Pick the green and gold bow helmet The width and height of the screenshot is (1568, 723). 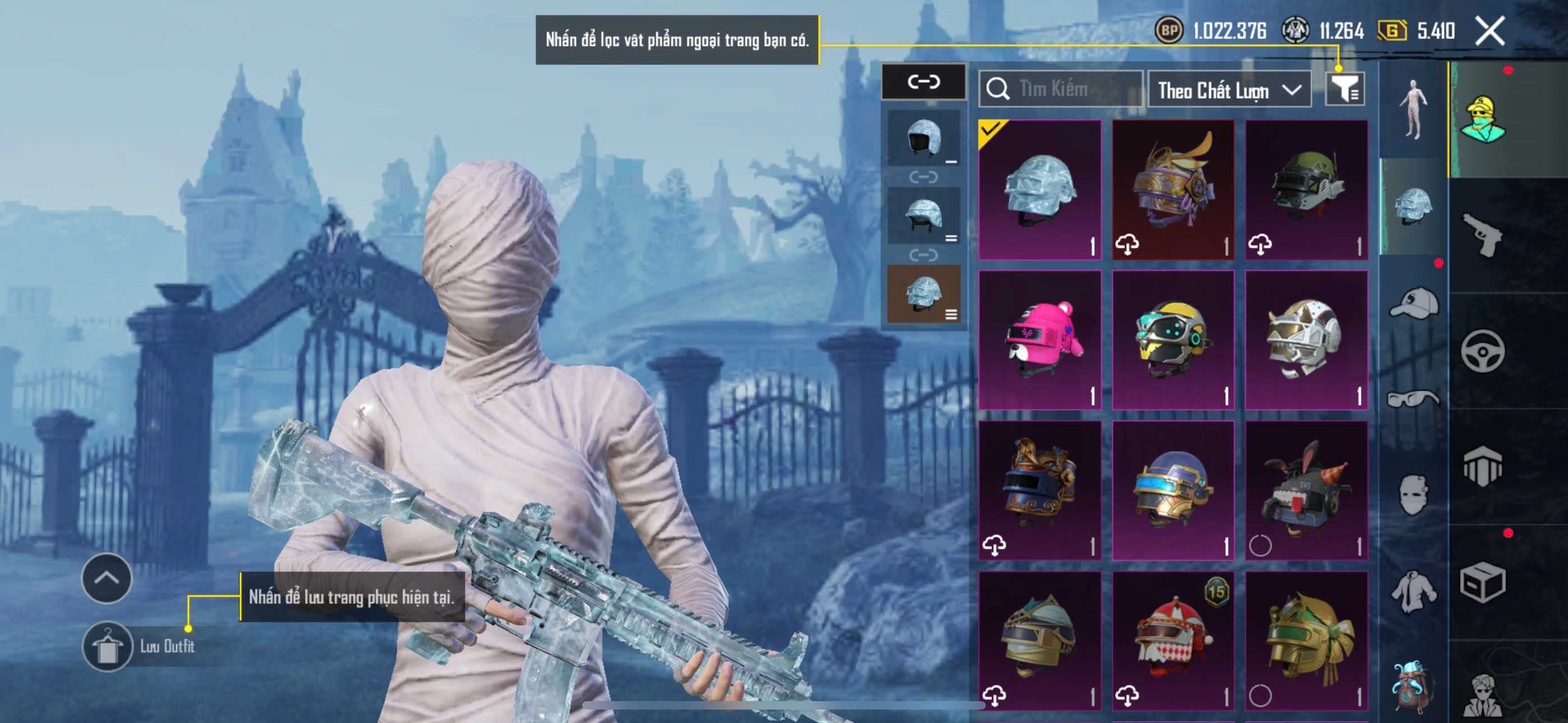coord(1306,640)
